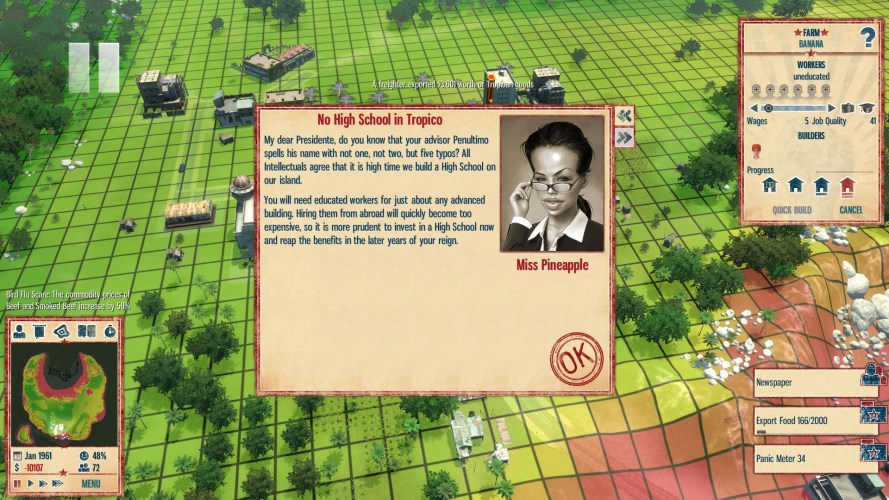Go to the previous advisor message
The height and width of the screenshot is (500, 889).
624,116
